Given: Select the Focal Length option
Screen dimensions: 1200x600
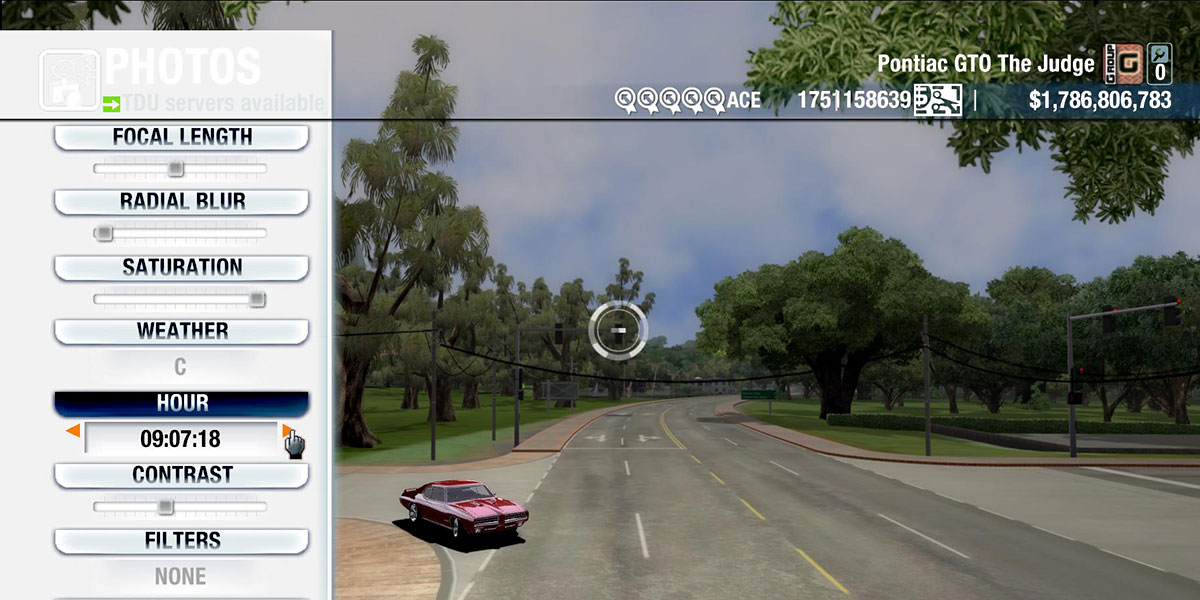Looking at the screenshot, I should click(181, 137).
